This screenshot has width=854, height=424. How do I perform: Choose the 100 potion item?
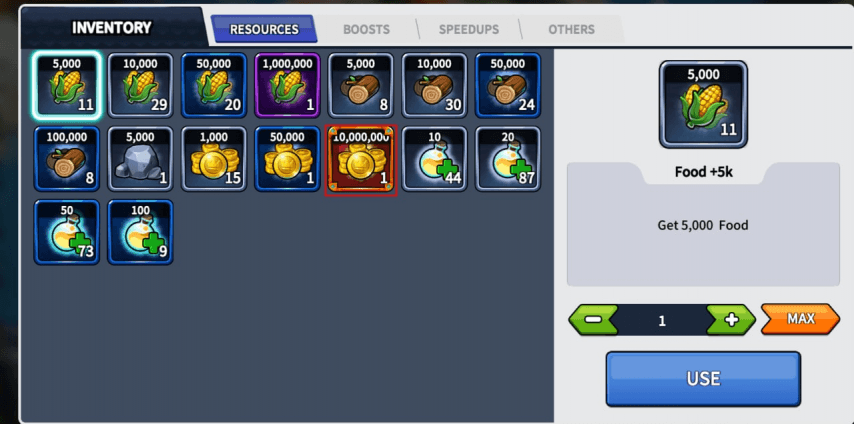pos(140,232)
